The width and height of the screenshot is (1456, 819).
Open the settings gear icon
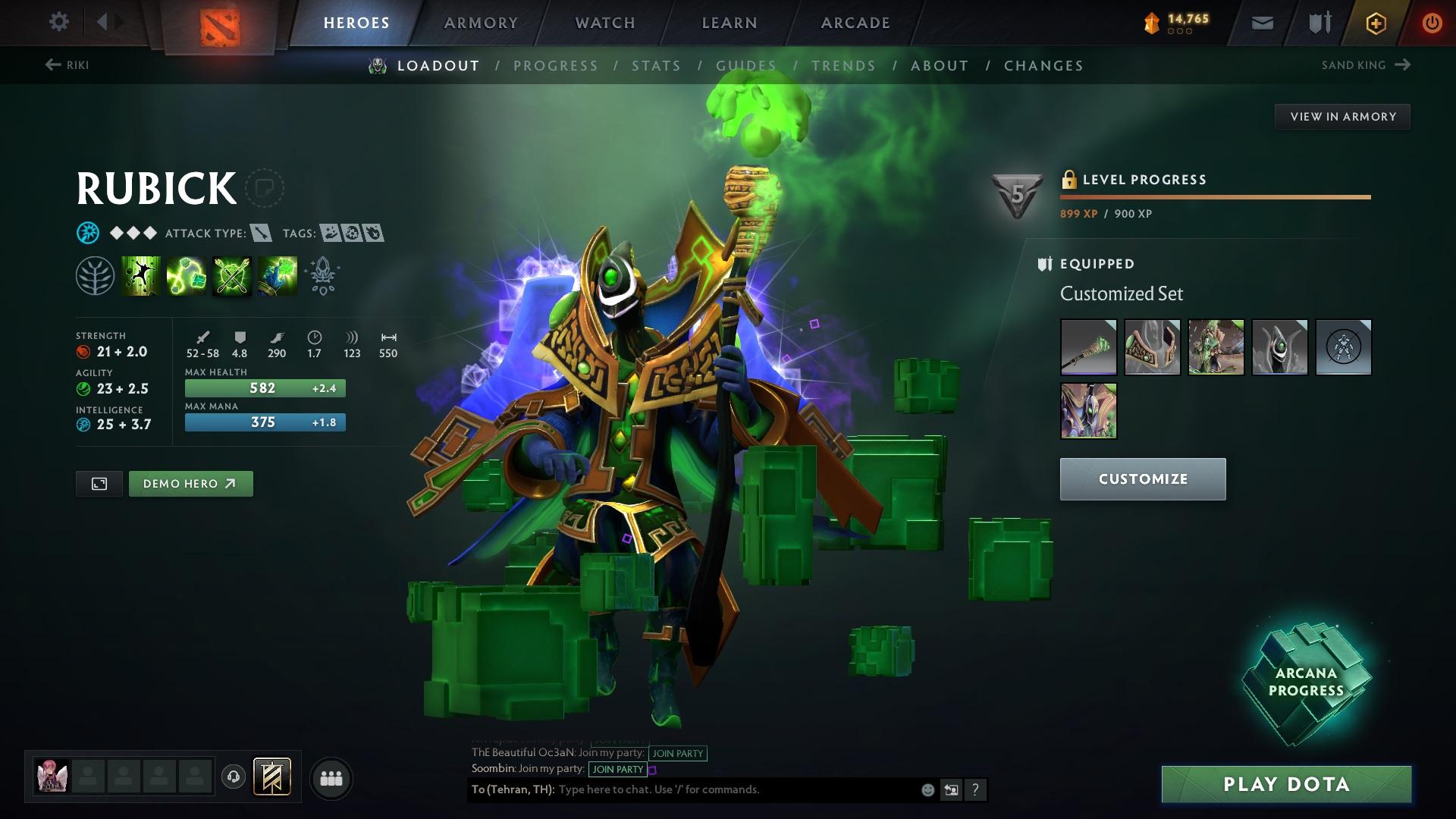point(58,22)
